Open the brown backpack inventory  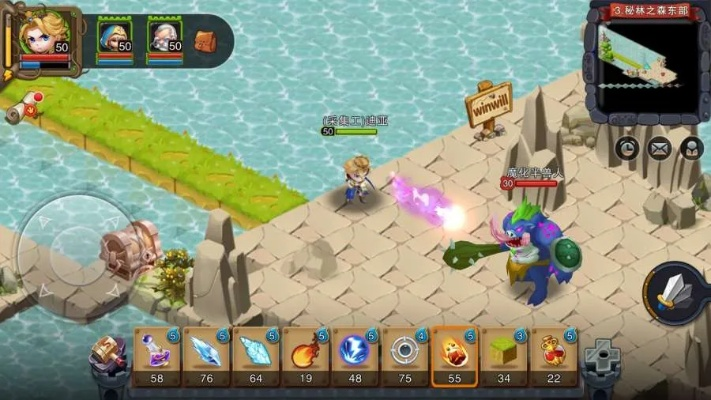(x=205, y=41)
